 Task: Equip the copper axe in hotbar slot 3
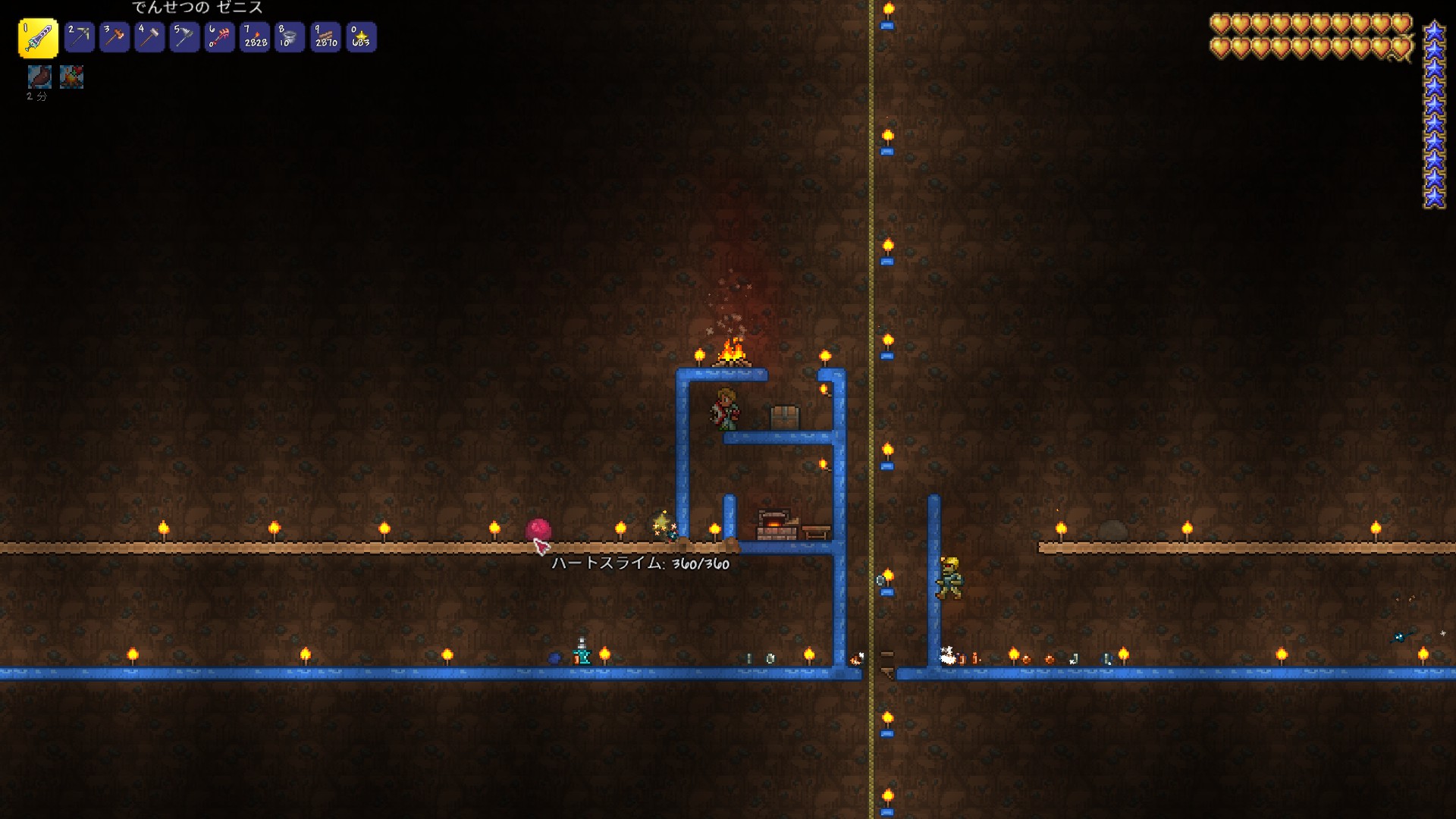point(115,37)
